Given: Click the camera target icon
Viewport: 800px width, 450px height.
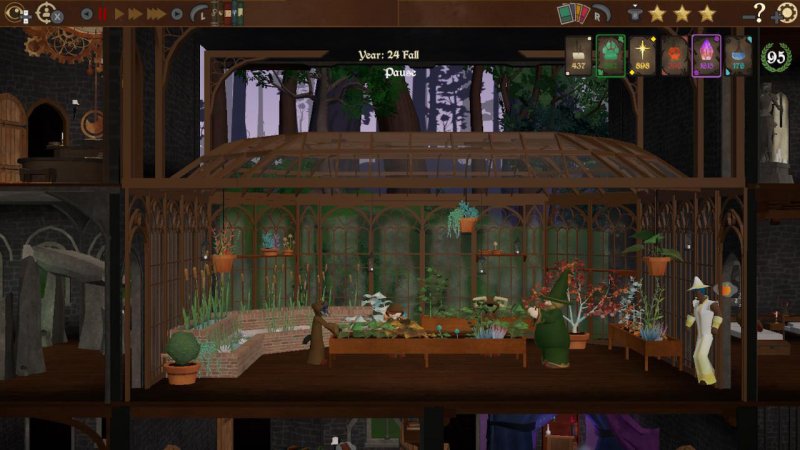Looking at the screenshot, I should [x=15, y=14].
